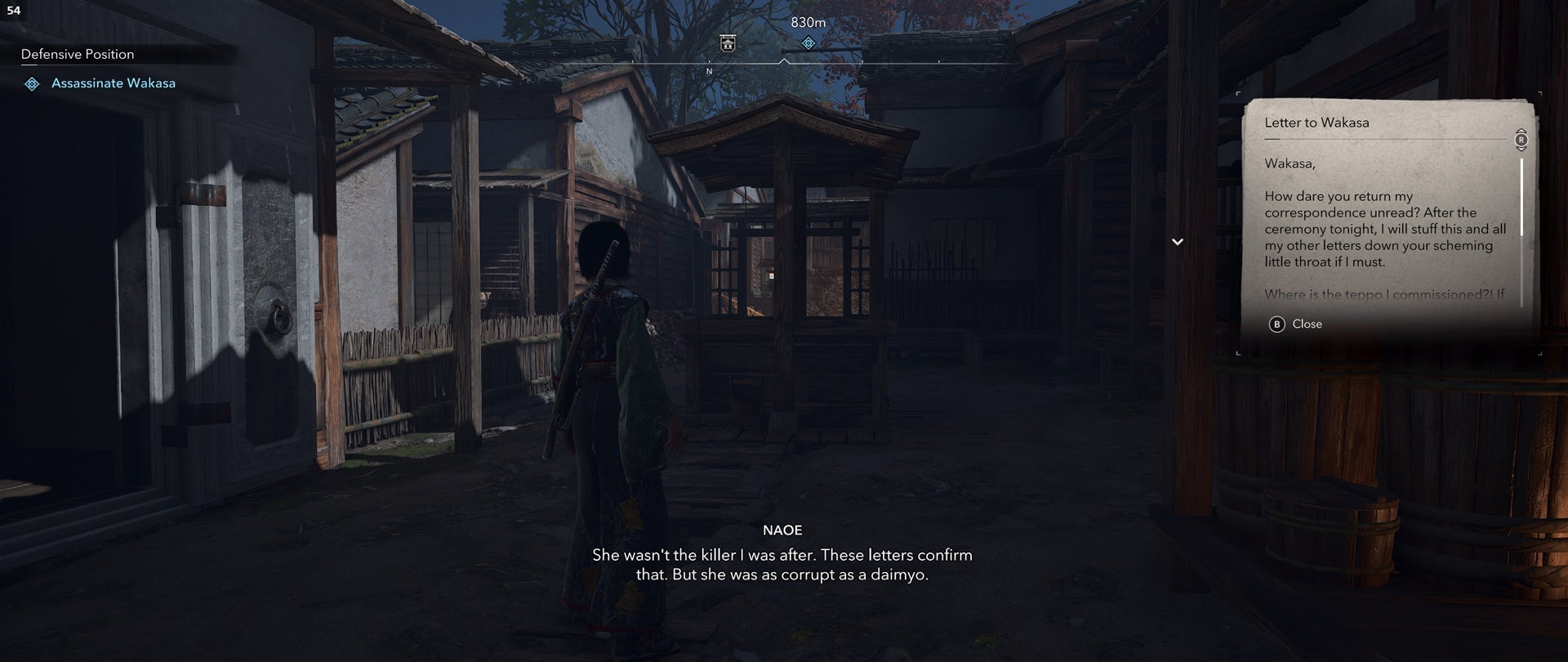Select the Defensive Position quest title
The image size is (1568, 662).
(78, 54)
